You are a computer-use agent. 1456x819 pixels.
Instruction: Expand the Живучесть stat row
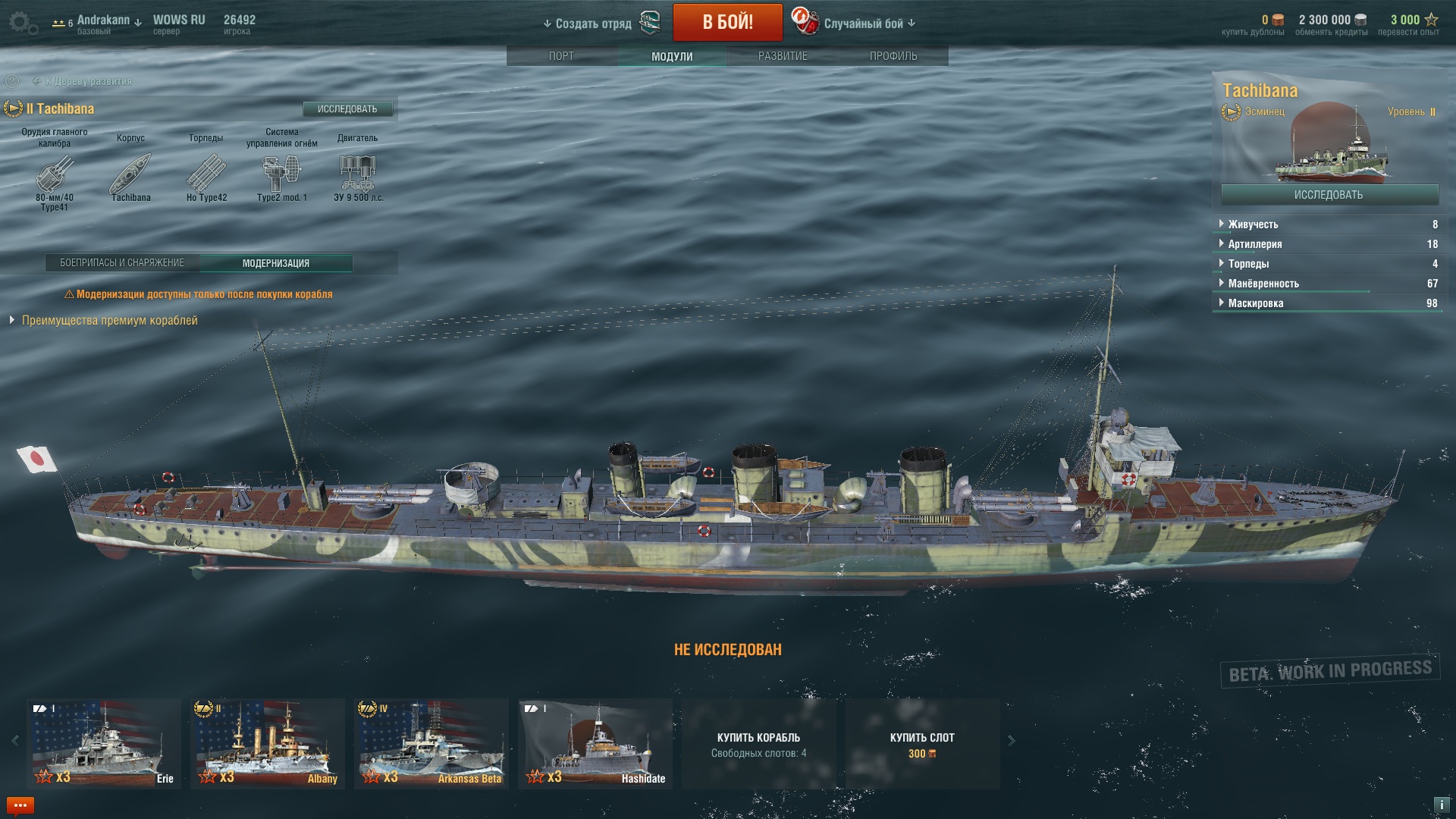pos(1253,224)
